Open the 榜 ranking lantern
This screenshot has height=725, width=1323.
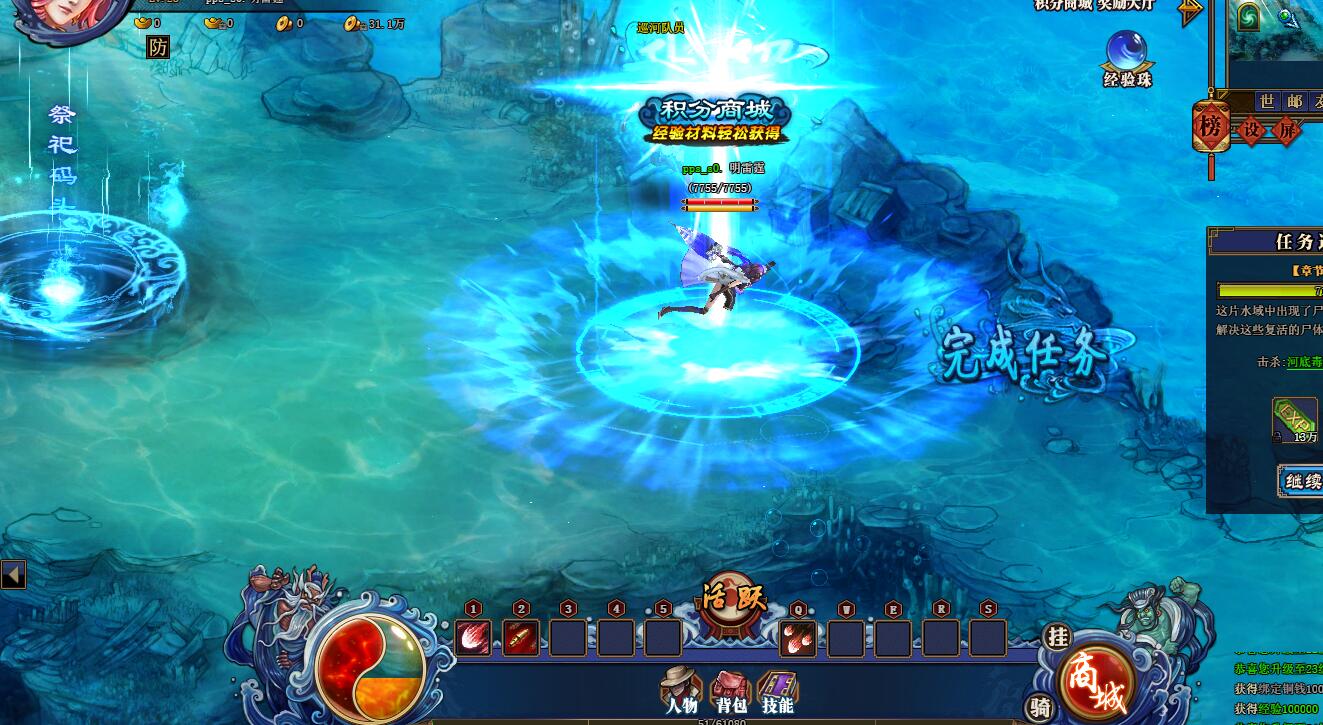(x=1211, y=127)
